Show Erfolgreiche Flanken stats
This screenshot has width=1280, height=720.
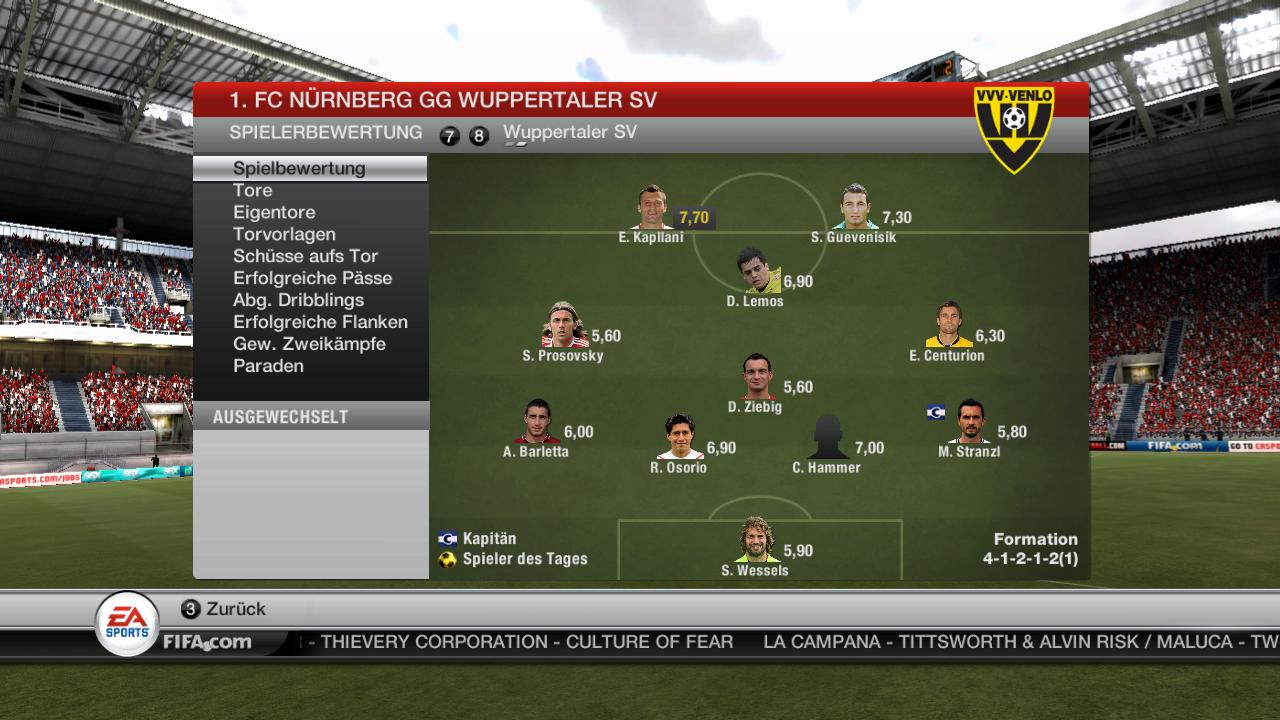pos(320,322)
